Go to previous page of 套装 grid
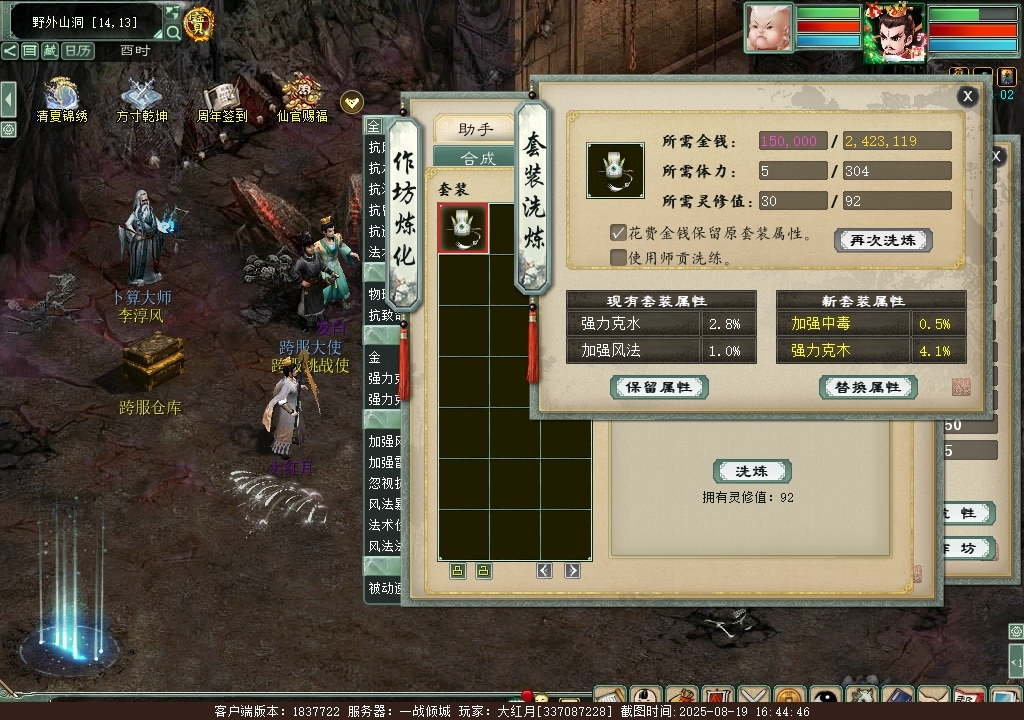1024x720 pixels. point(544,570)
